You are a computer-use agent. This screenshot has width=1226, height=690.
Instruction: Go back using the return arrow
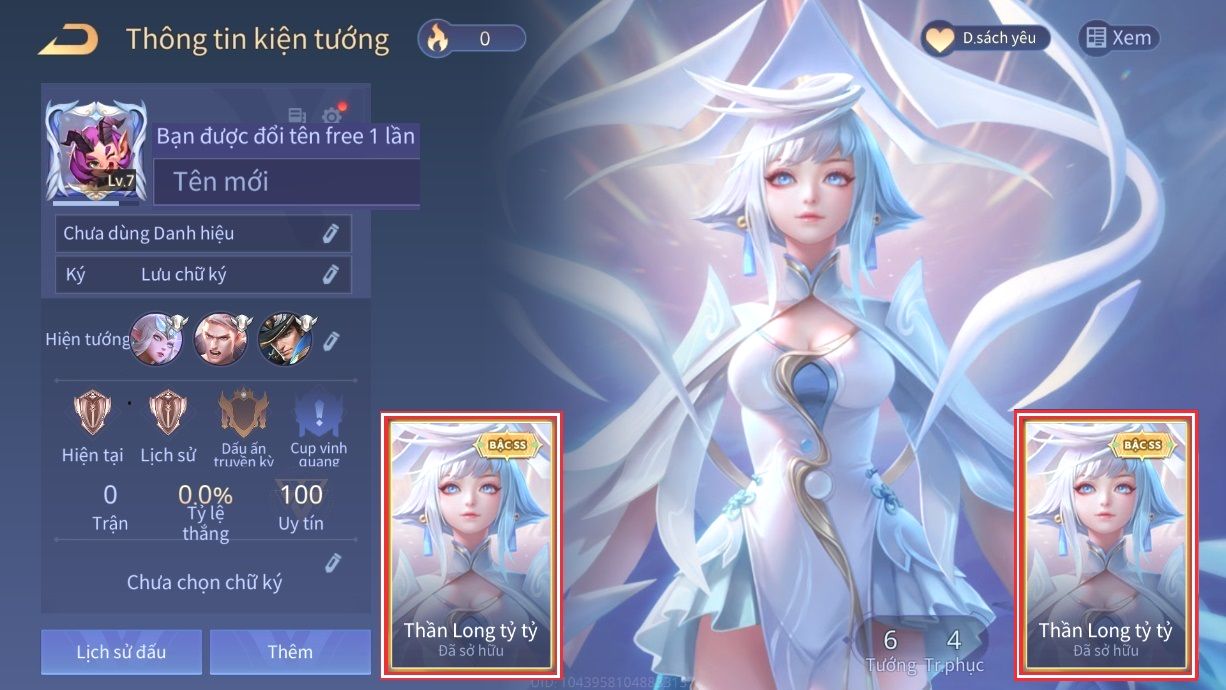(68, 39)
